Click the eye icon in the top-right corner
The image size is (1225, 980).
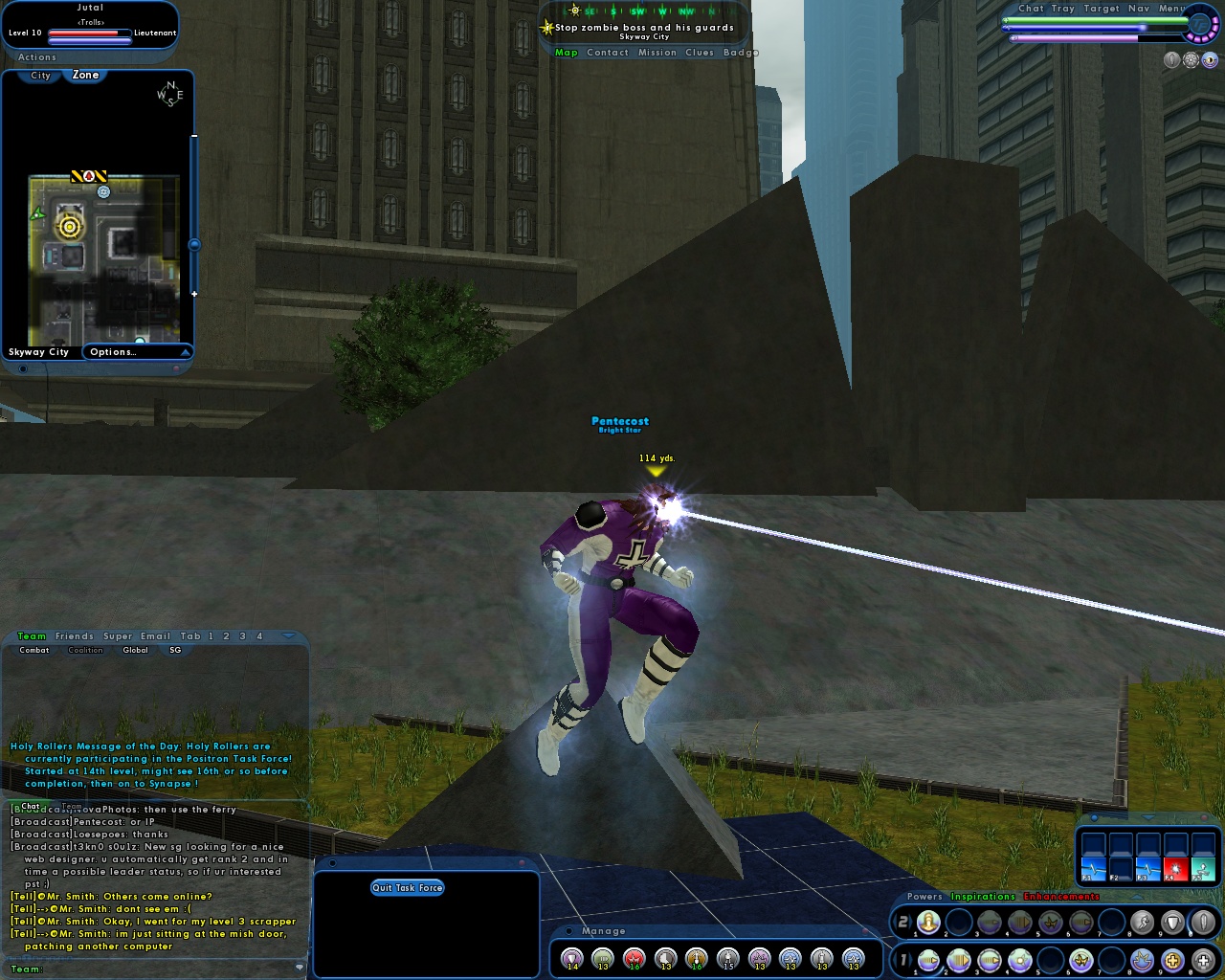[x=1210, y=60]
